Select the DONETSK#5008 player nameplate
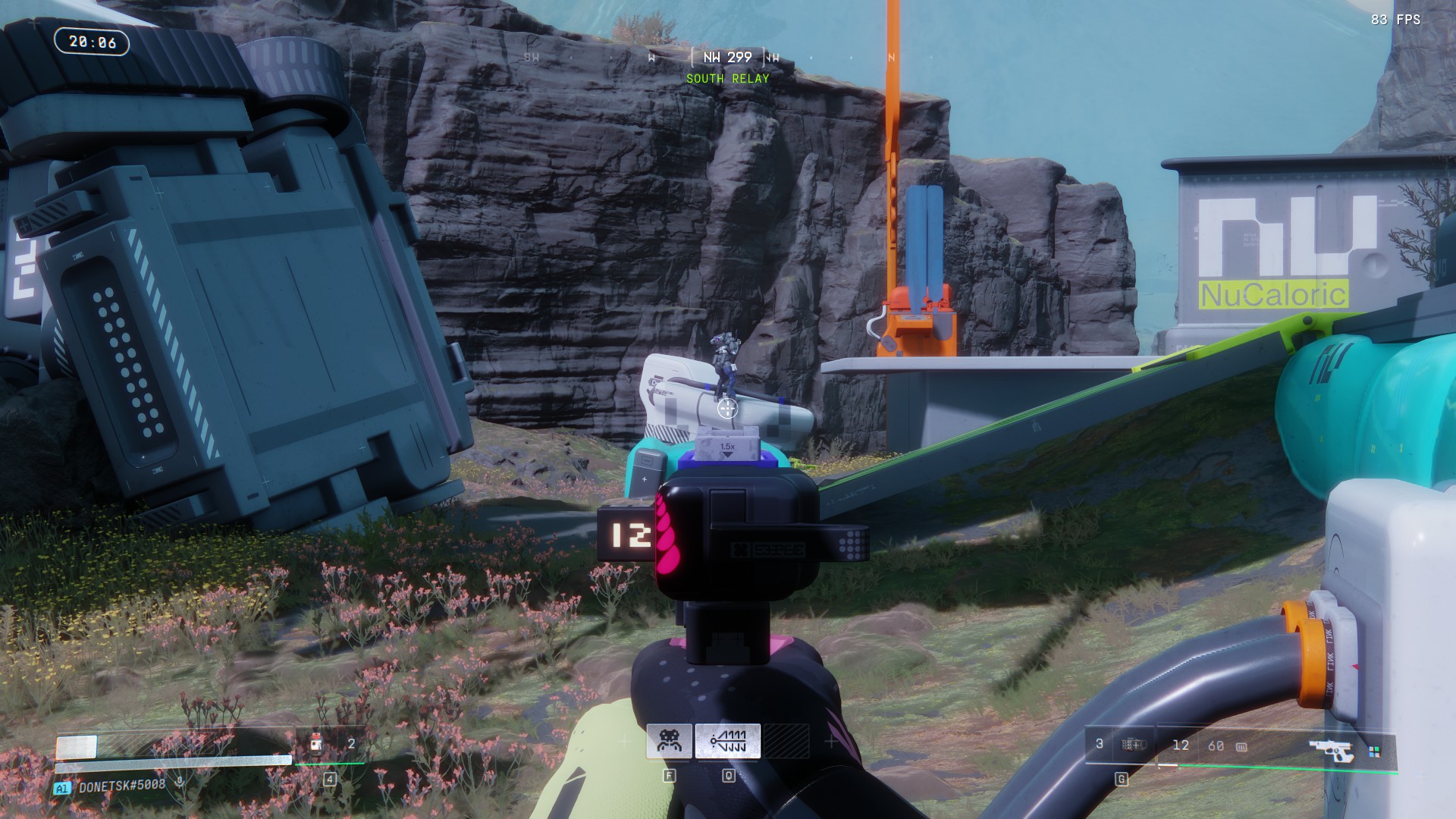 [x=121, y=785]
